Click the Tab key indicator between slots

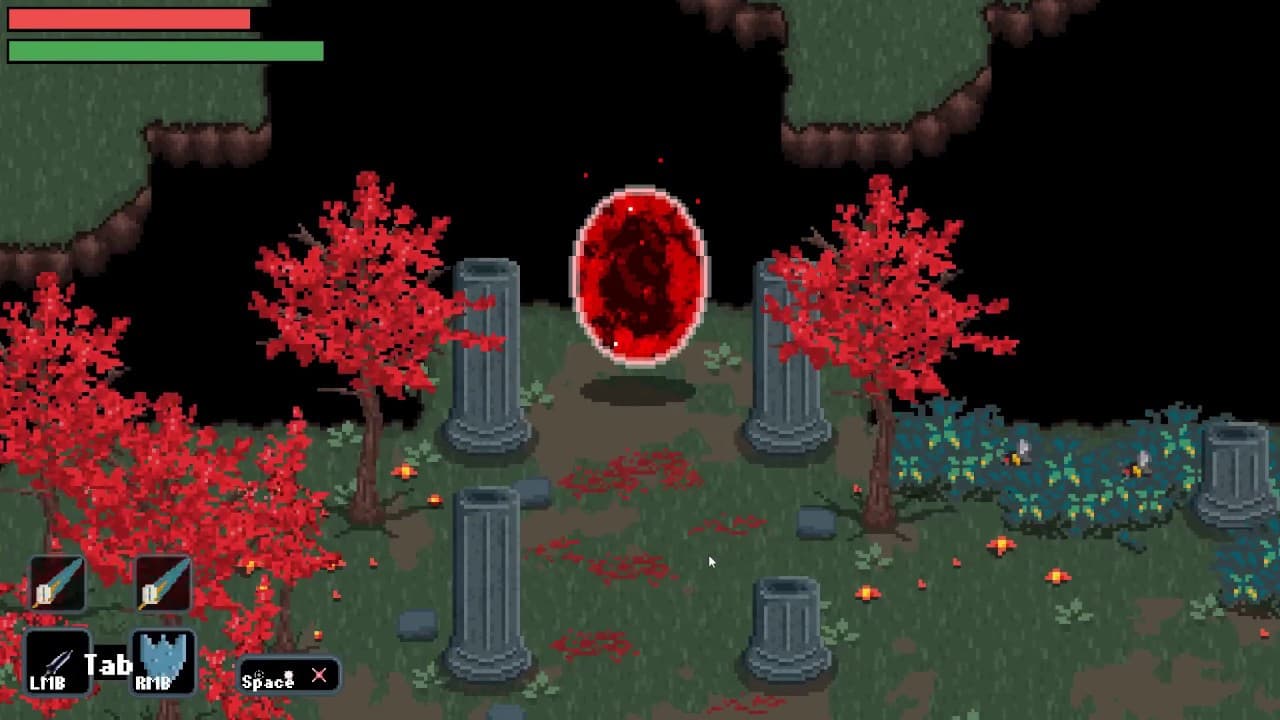point(108,663)
